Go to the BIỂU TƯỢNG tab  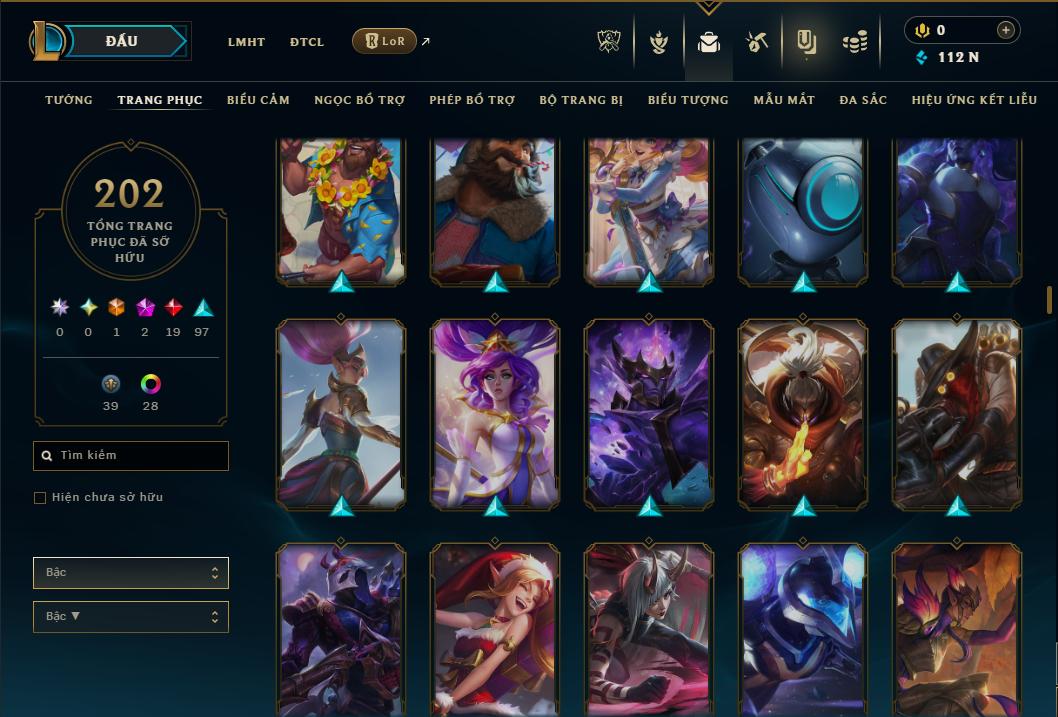(x=688, y=100)
